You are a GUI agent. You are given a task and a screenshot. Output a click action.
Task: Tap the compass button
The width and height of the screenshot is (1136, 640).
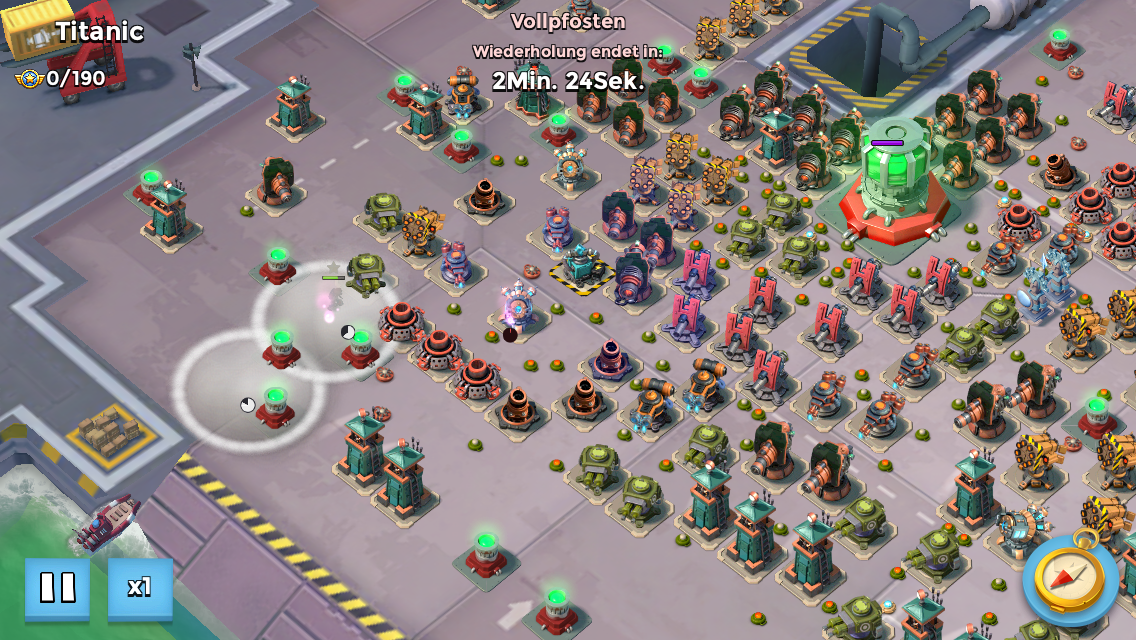1069,578
